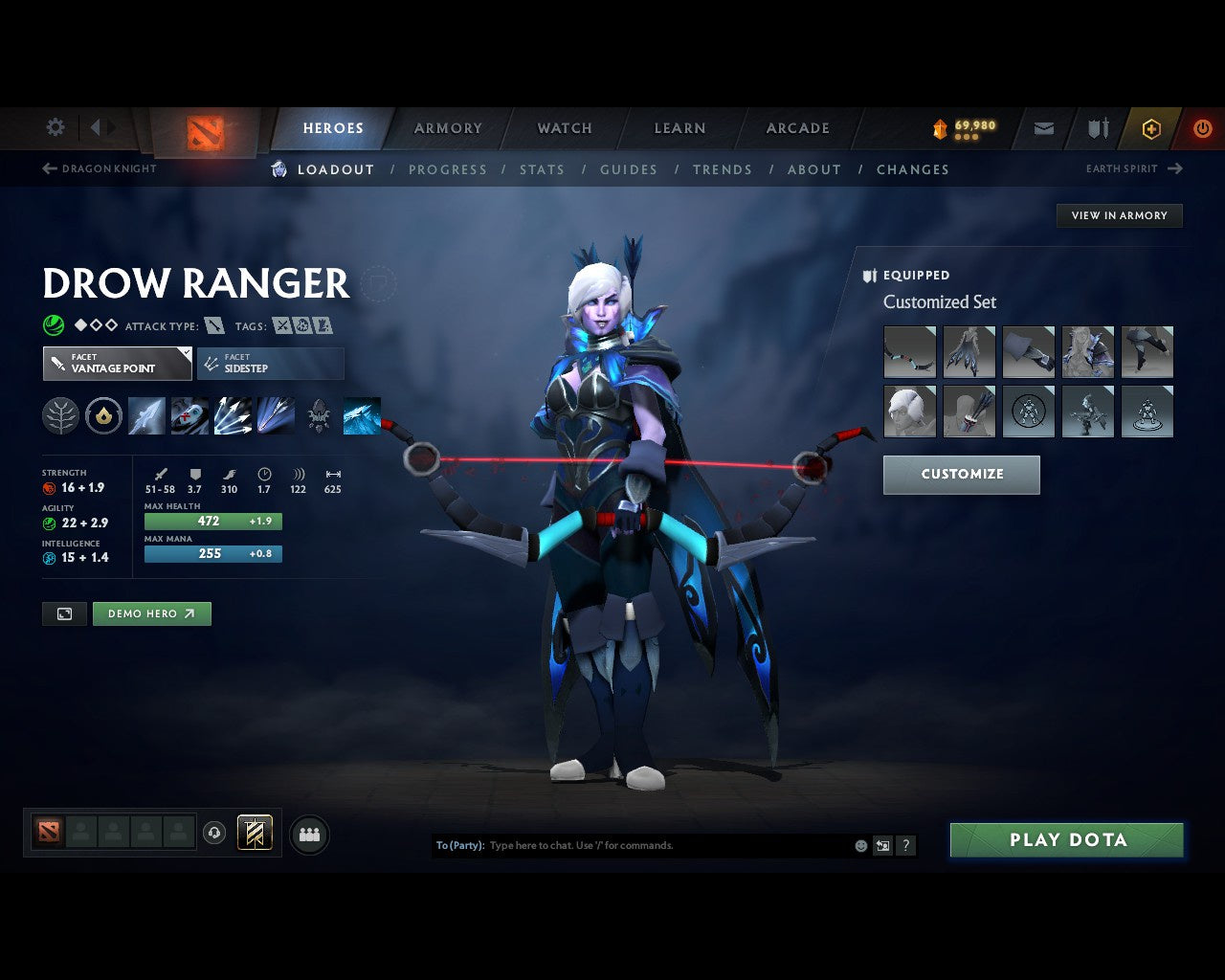Open the Gust ability icon
The height and width of the screenshot is (980, 1225).
point(189,414)
